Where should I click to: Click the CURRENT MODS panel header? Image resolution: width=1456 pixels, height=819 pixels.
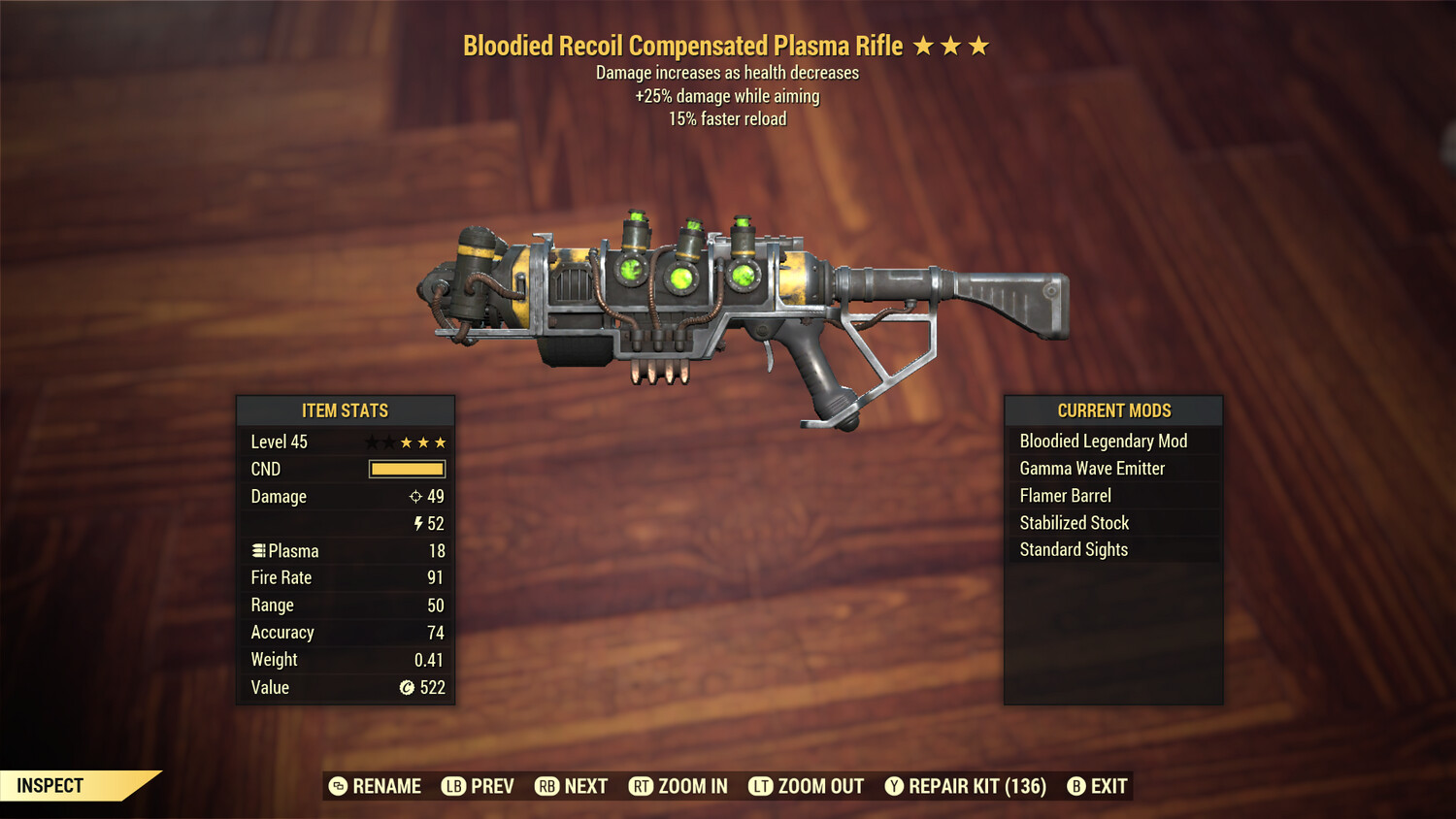coord(1112,410)
